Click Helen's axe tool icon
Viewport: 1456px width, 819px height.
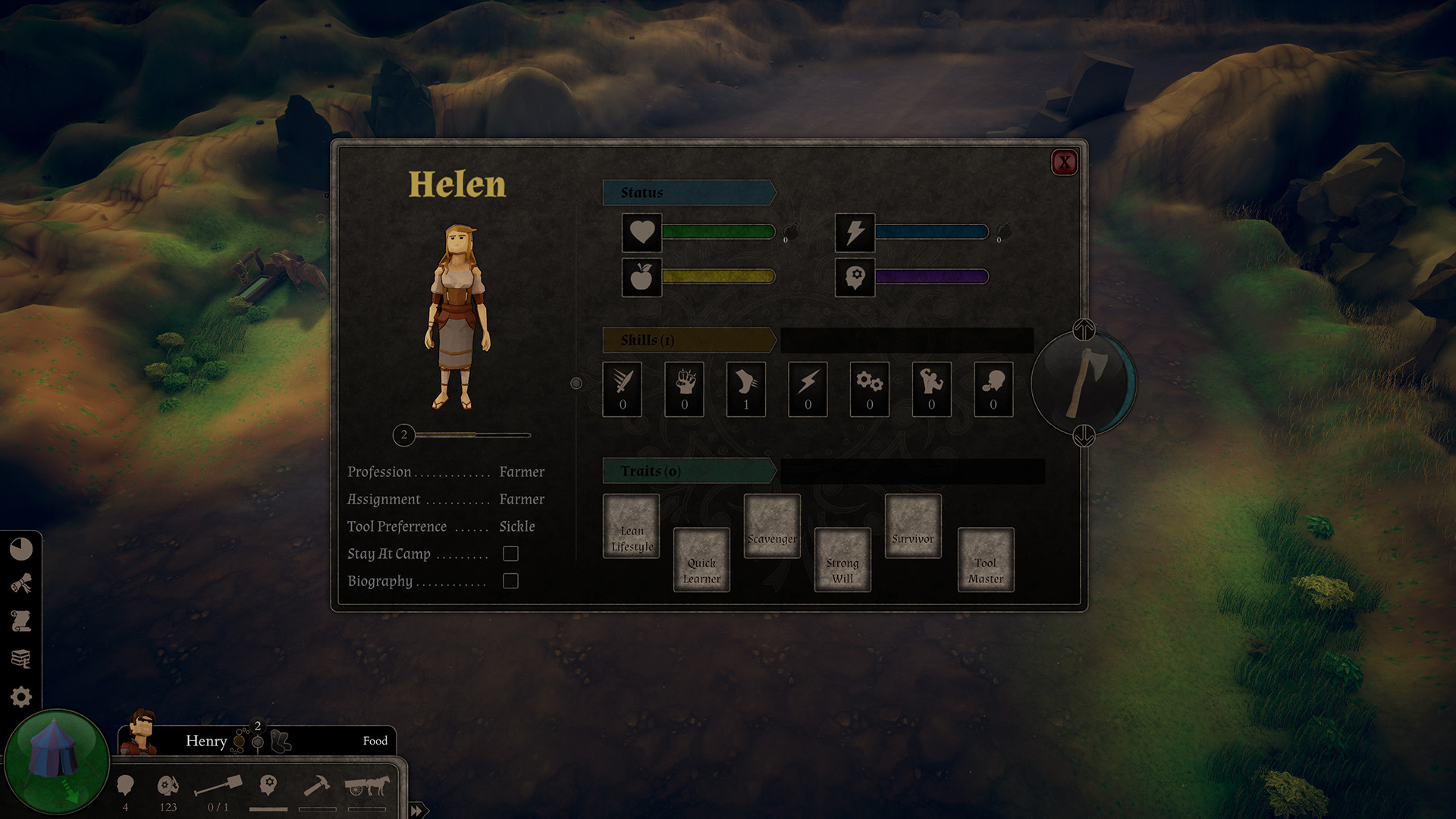[x=1083, y=384]
